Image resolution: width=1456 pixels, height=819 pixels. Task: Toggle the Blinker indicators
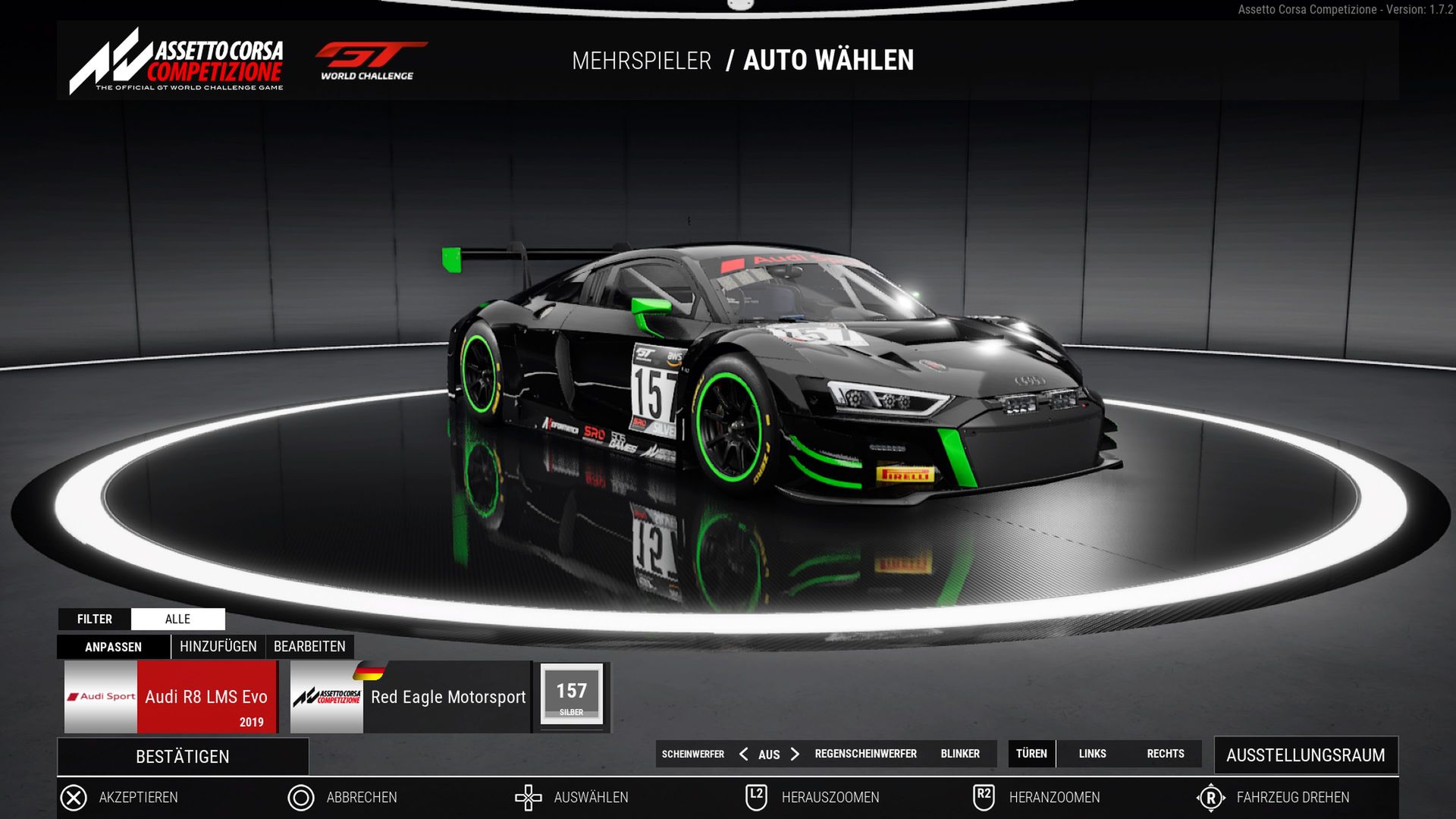(x=960, y=754)
